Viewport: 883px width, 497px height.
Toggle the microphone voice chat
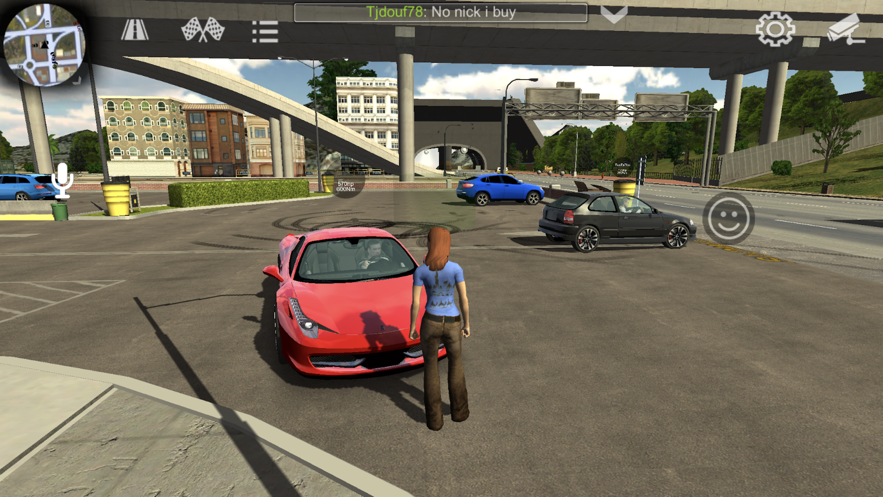click(62, 180)
